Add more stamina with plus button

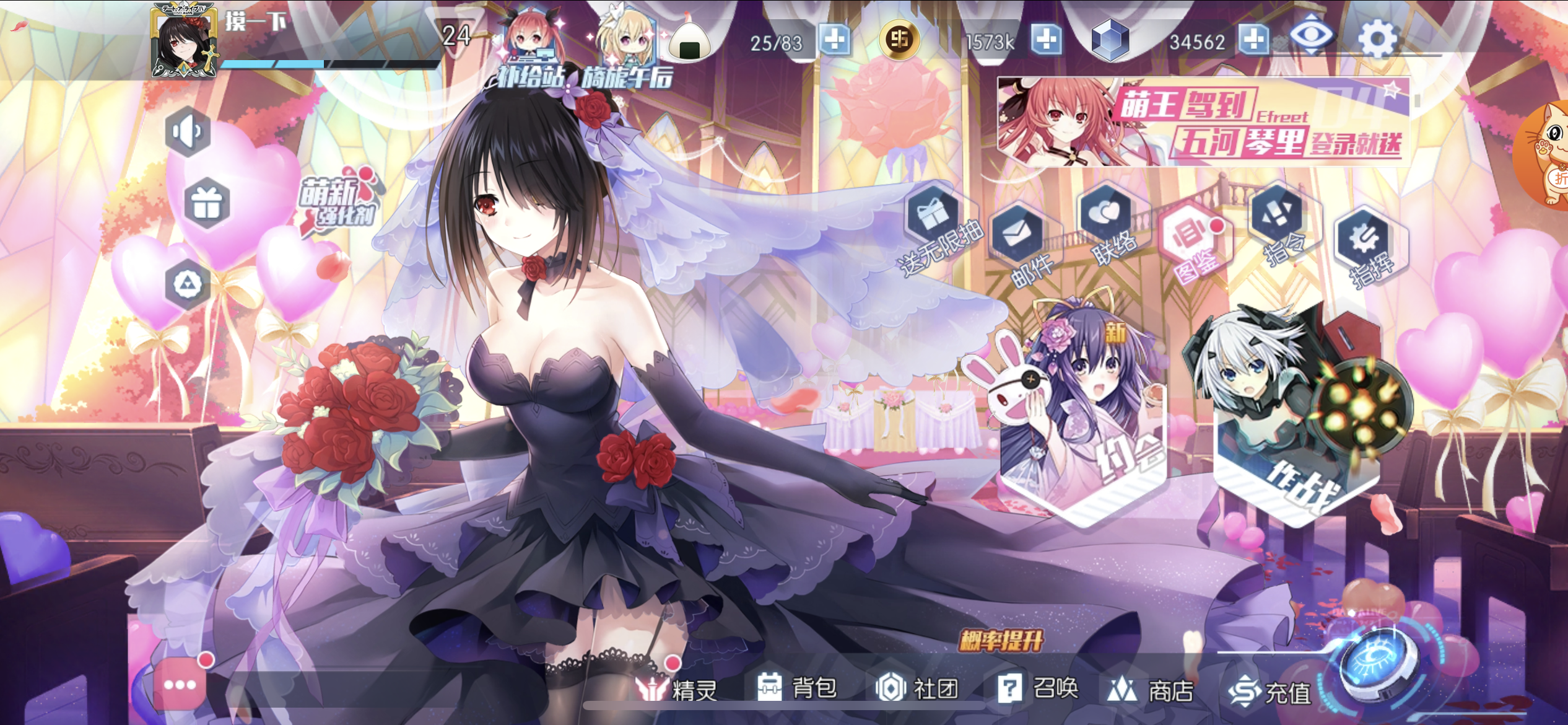click(834, 40)
